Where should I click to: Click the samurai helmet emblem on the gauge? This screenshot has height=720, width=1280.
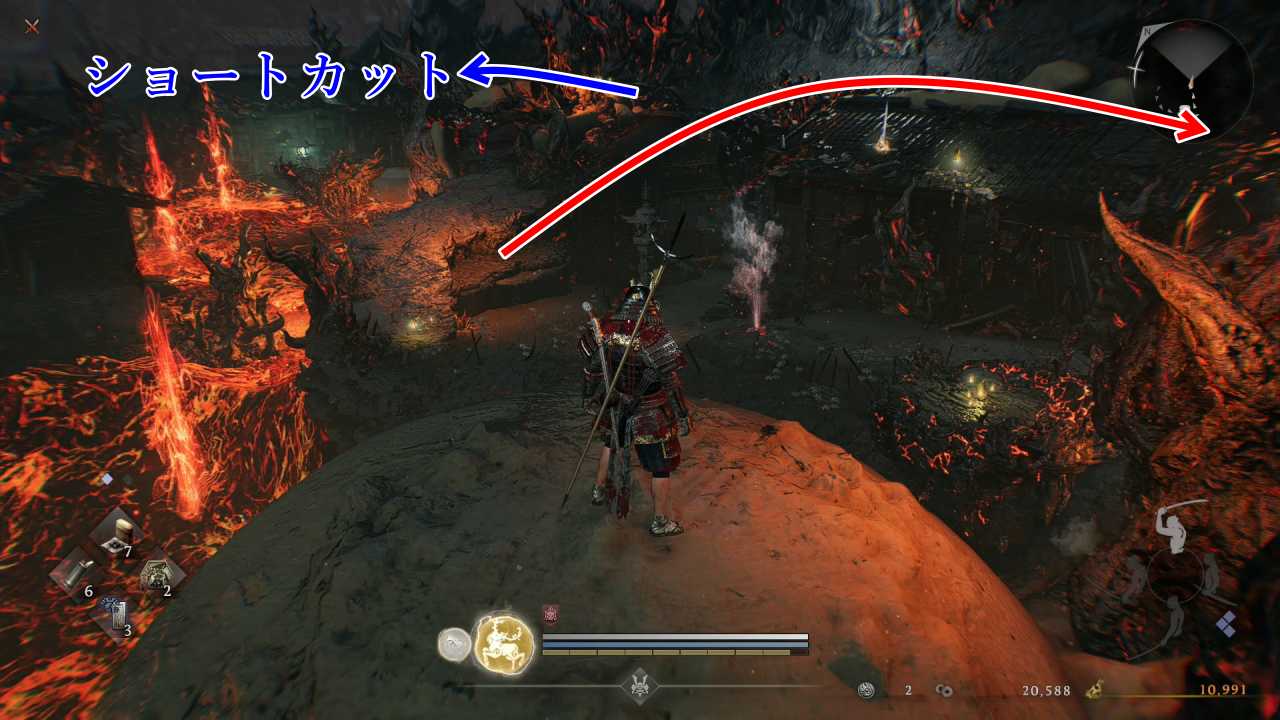click(639, 686)
